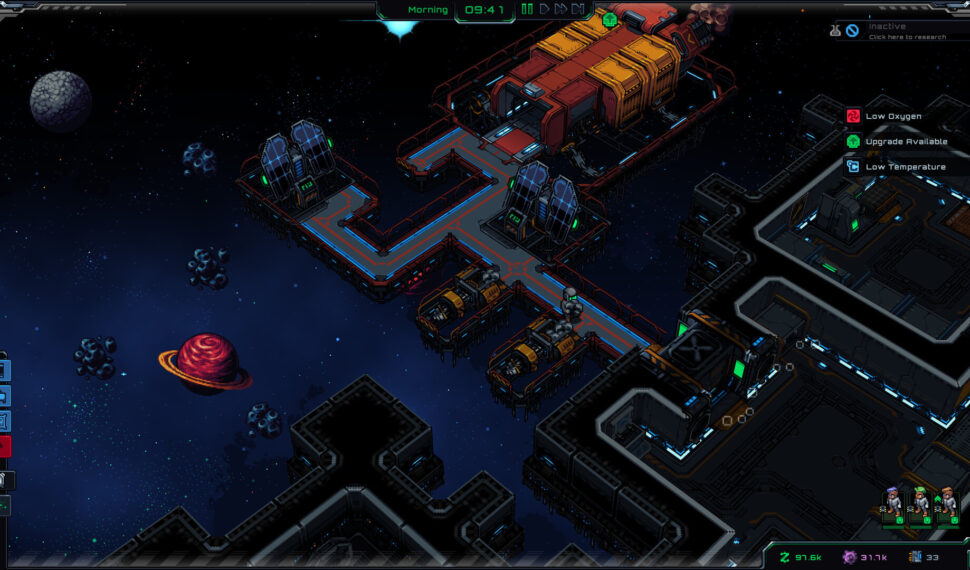Switch to fast-forward speed
970x570 pixels.
(561, 10)
